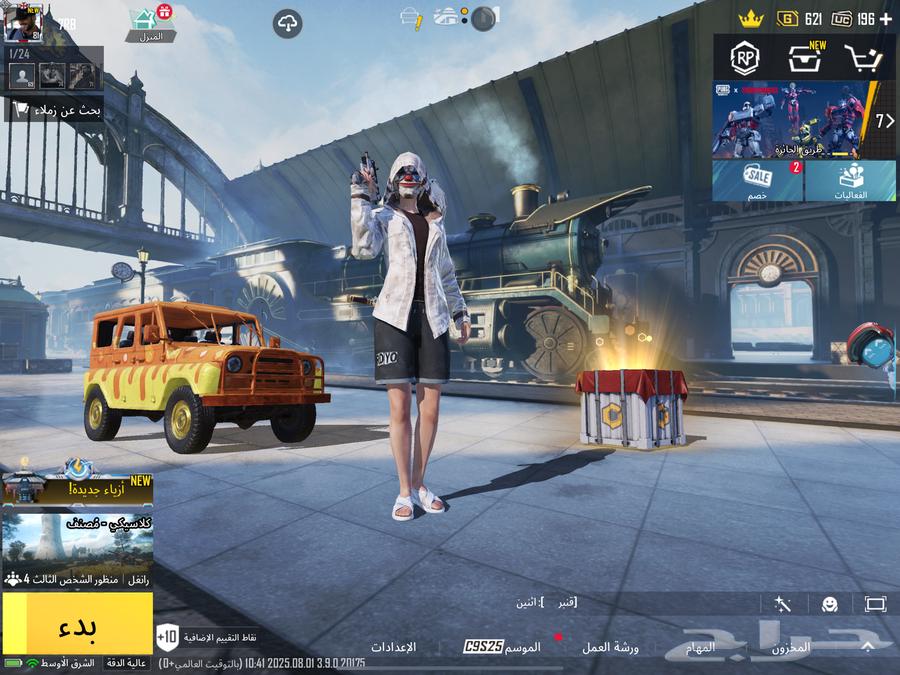Open the missions (المهام) menu

pos(700,647)
